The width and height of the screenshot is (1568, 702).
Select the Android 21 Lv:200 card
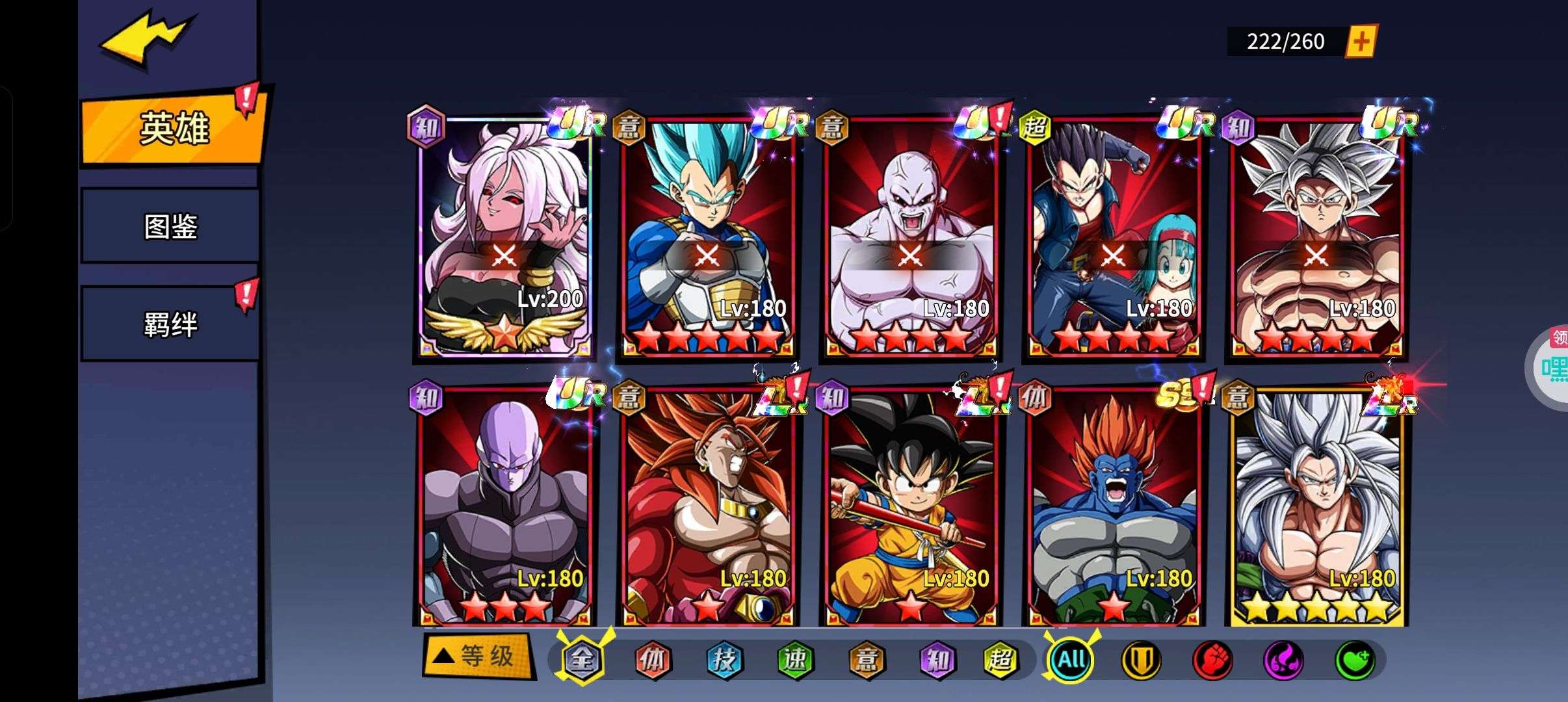[504, 237]
